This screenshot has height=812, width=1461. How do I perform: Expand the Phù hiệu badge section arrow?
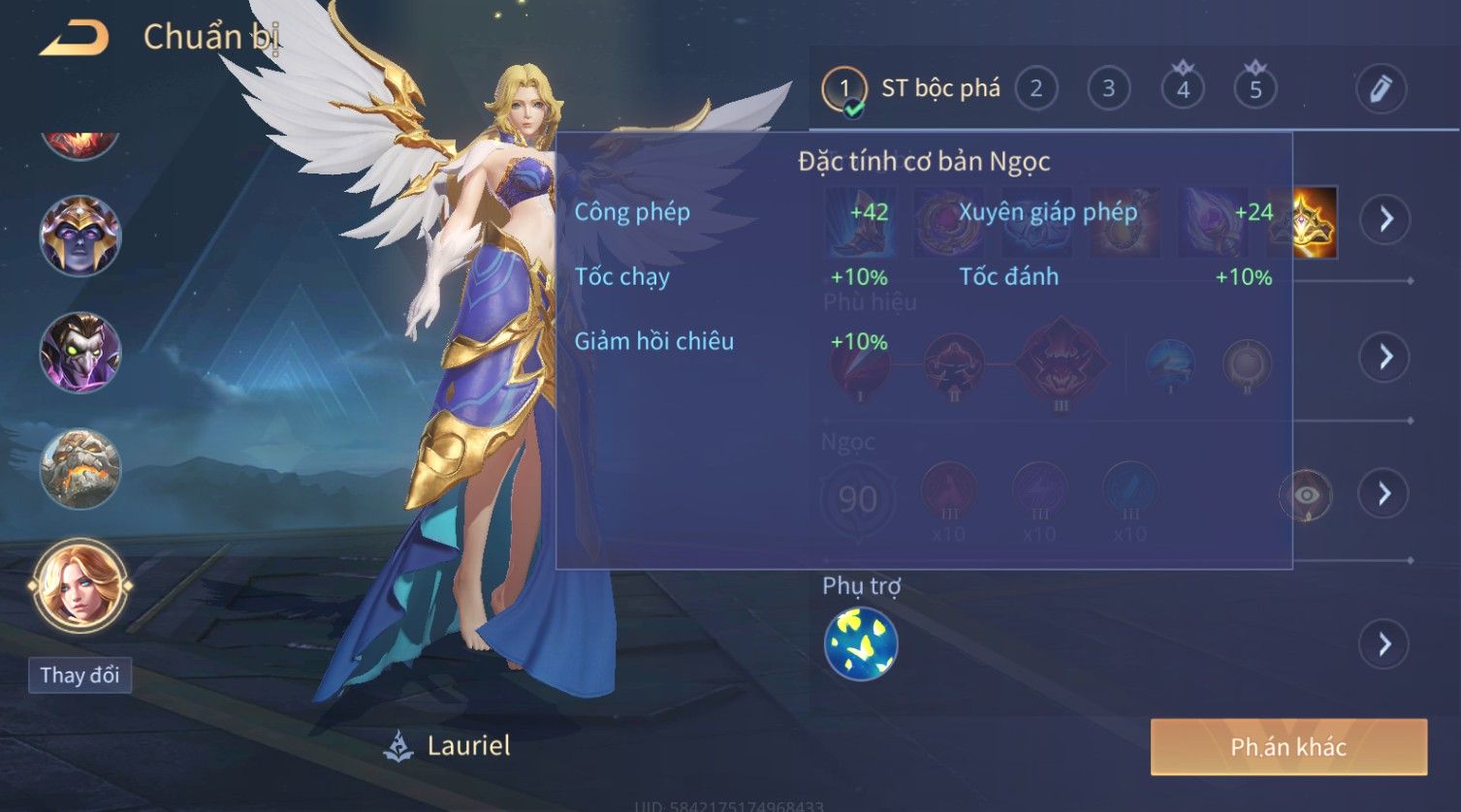1384,357
